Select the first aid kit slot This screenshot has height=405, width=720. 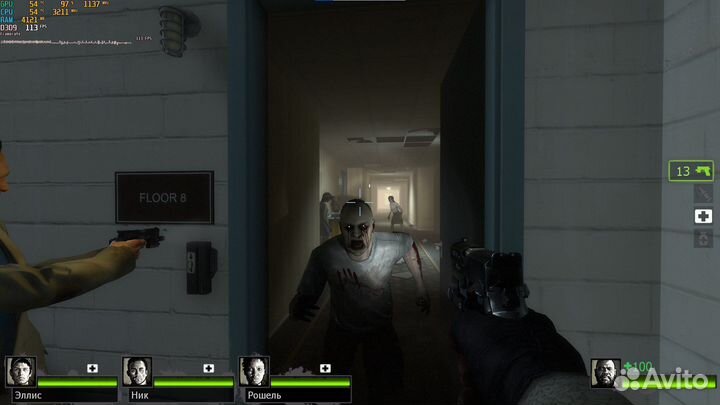click(x=704, y=216)
